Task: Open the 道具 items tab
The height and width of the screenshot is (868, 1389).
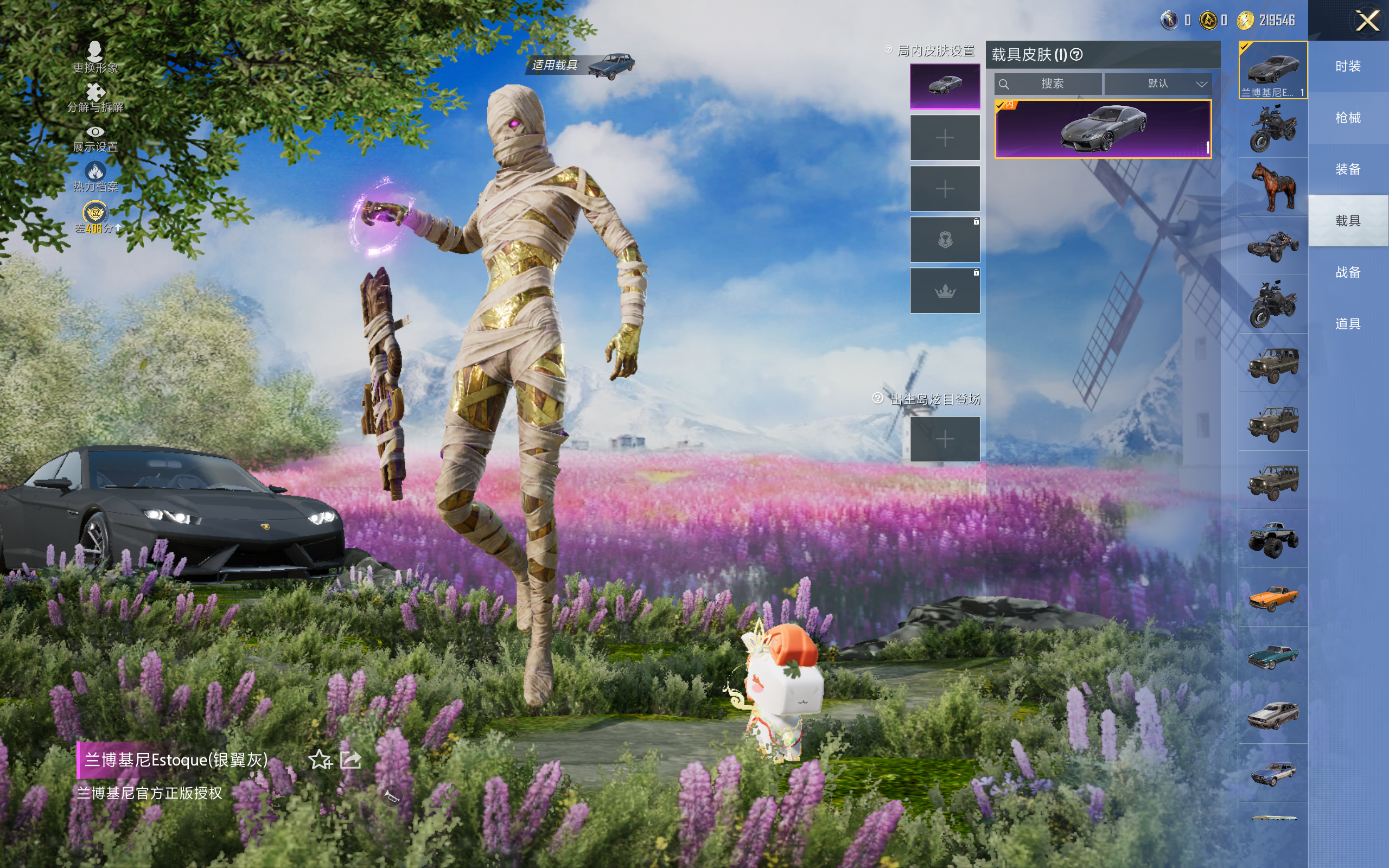Action: [1348, 324]
